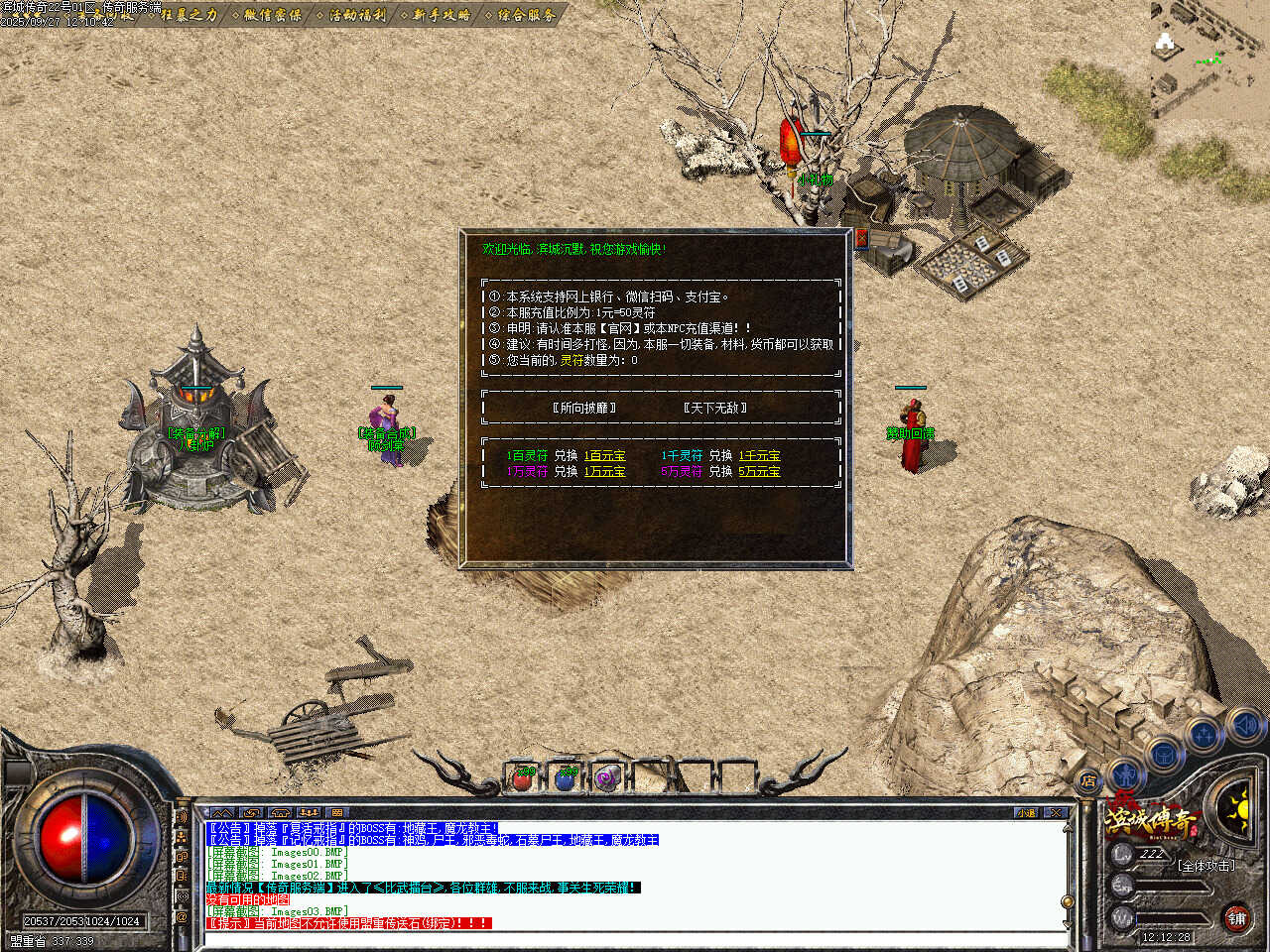This screenshot has height=952, width=1270.
Task: Choose the 天下无敌 option
Action: pos(714,408)
